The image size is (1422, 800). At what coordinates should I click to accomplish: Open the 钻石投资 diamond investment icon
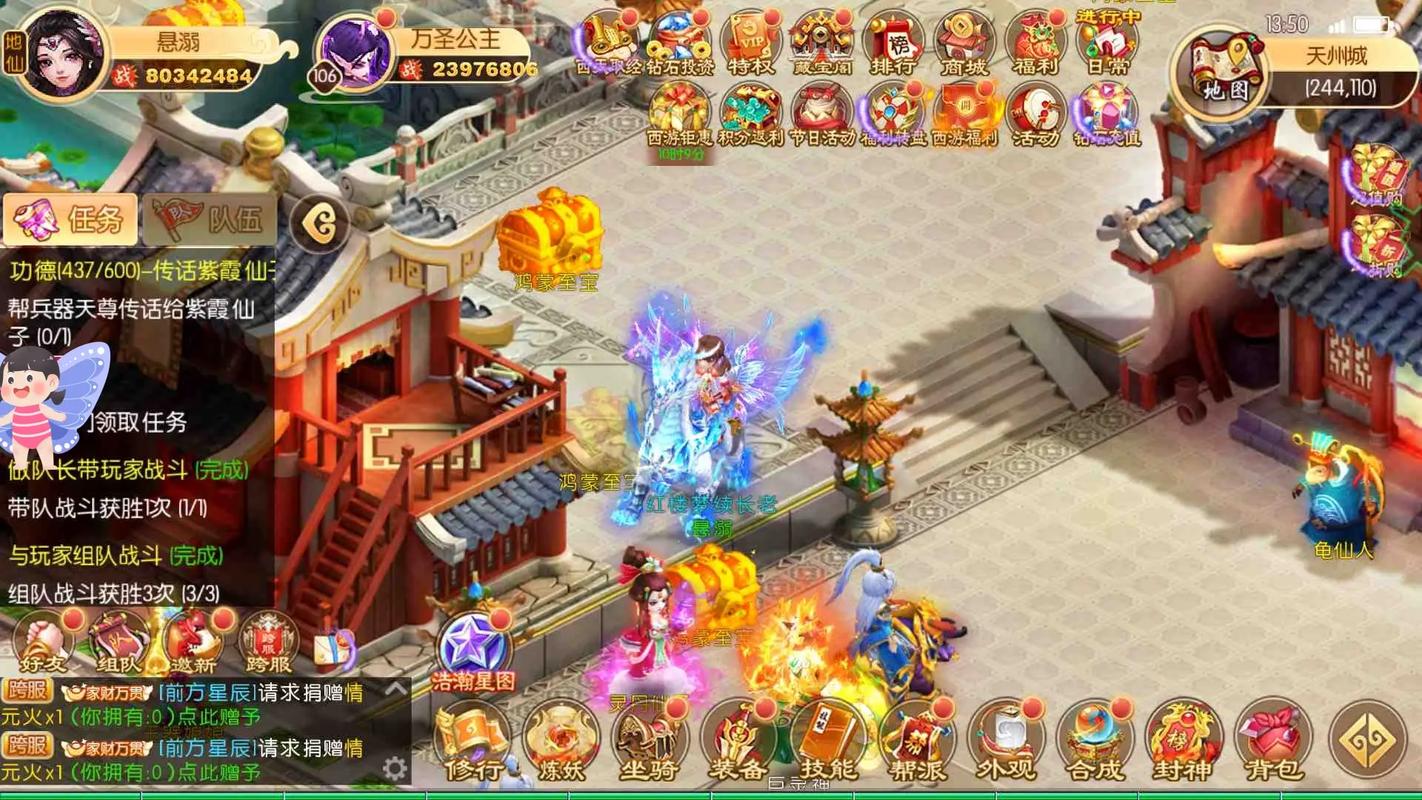click(680, 45)
